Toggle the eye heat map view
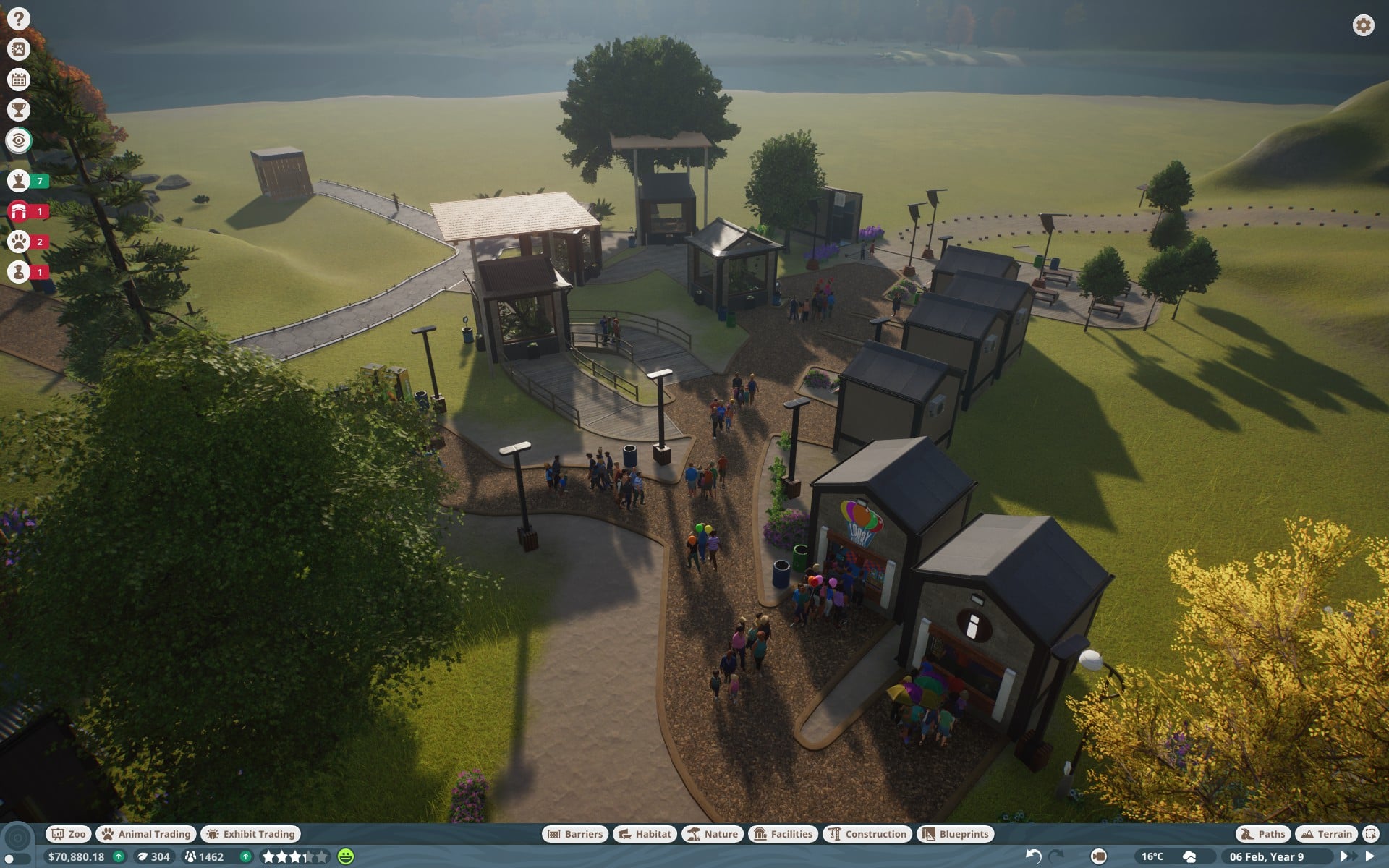Screen dimensions: 1389x868 (19, 140)
